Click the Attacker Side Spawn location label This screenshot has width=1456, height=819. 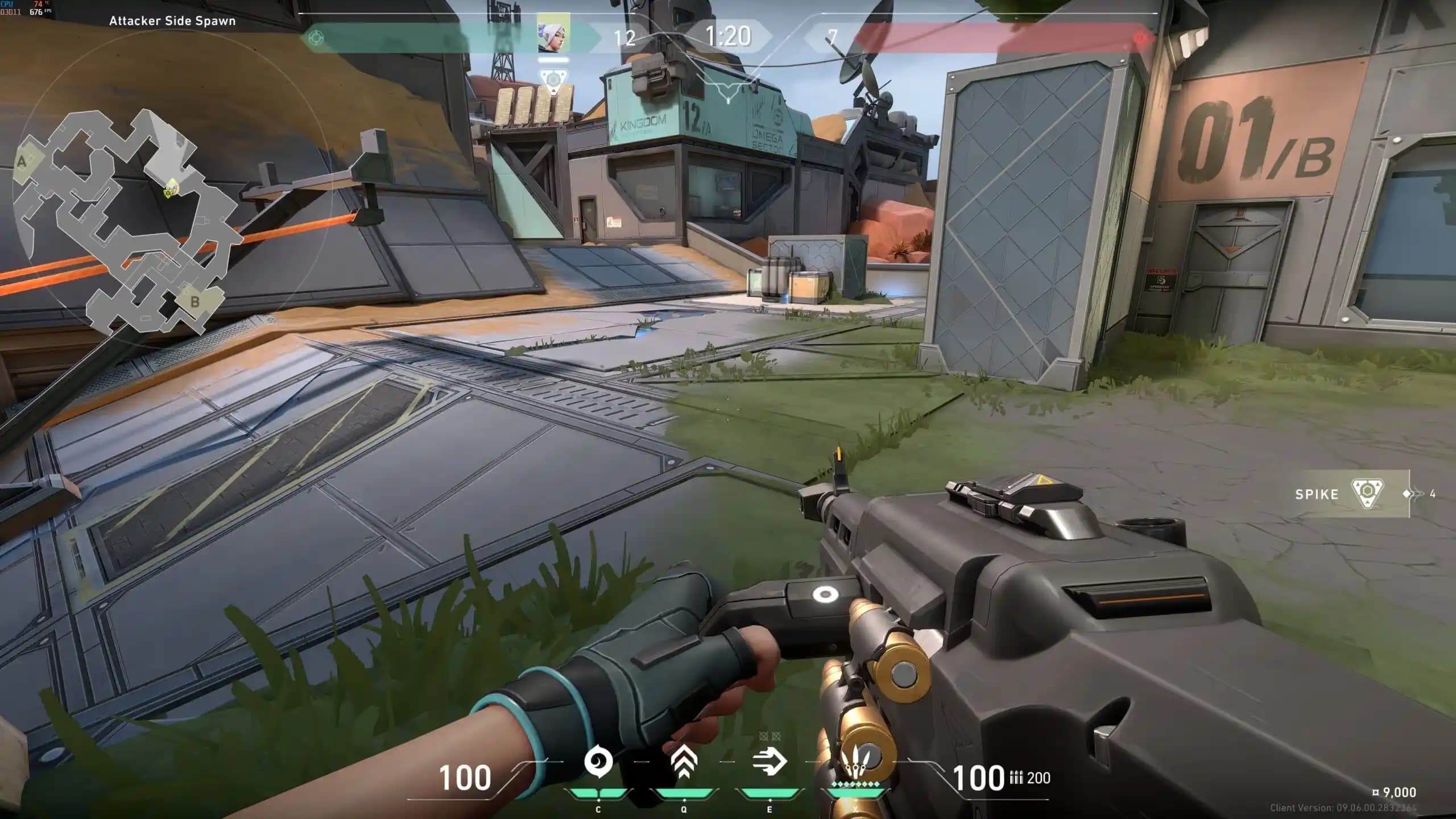tap(173, 21)
